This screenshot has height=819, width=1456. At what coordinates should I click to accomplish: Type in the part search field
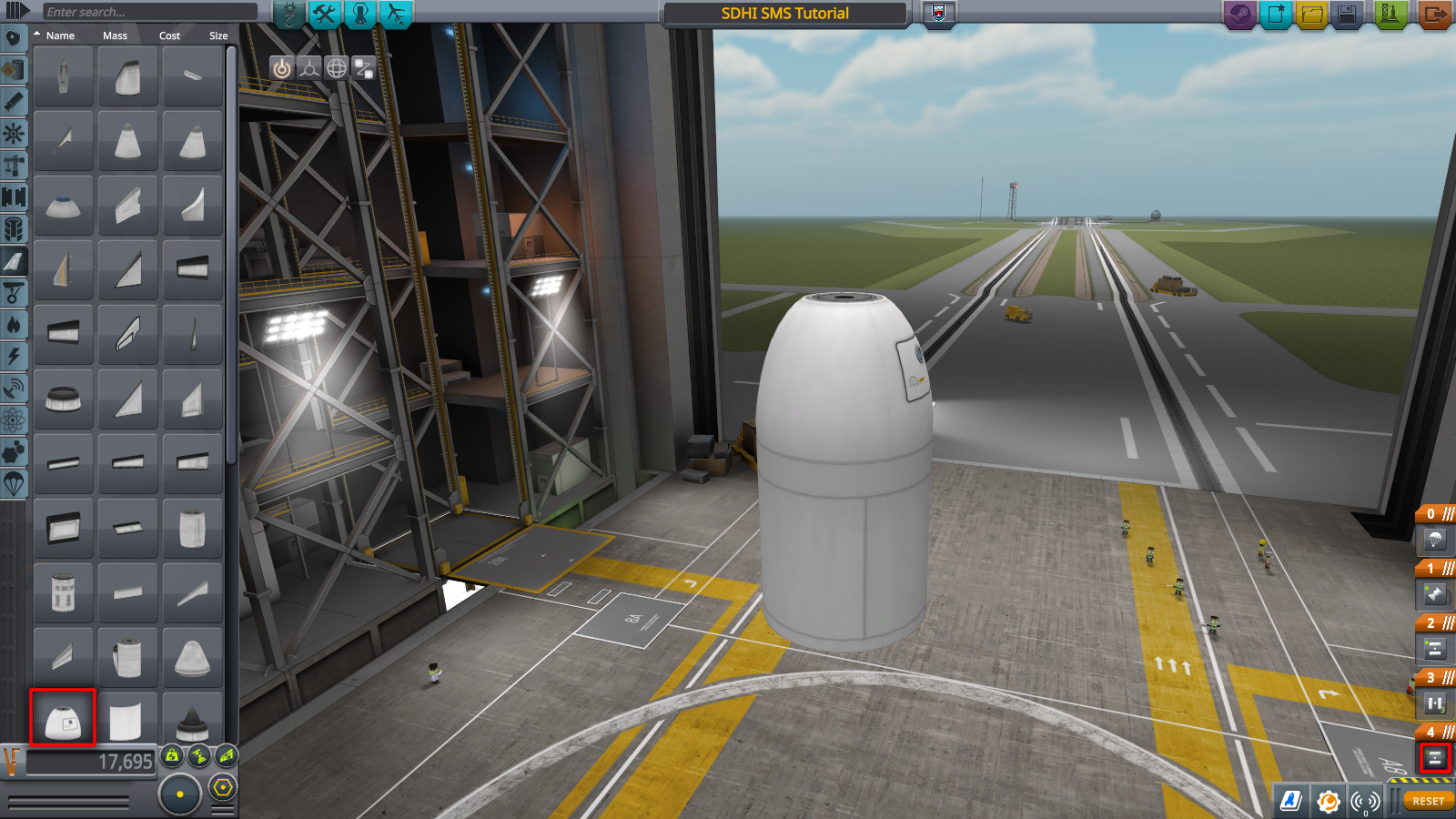point(150,12)
